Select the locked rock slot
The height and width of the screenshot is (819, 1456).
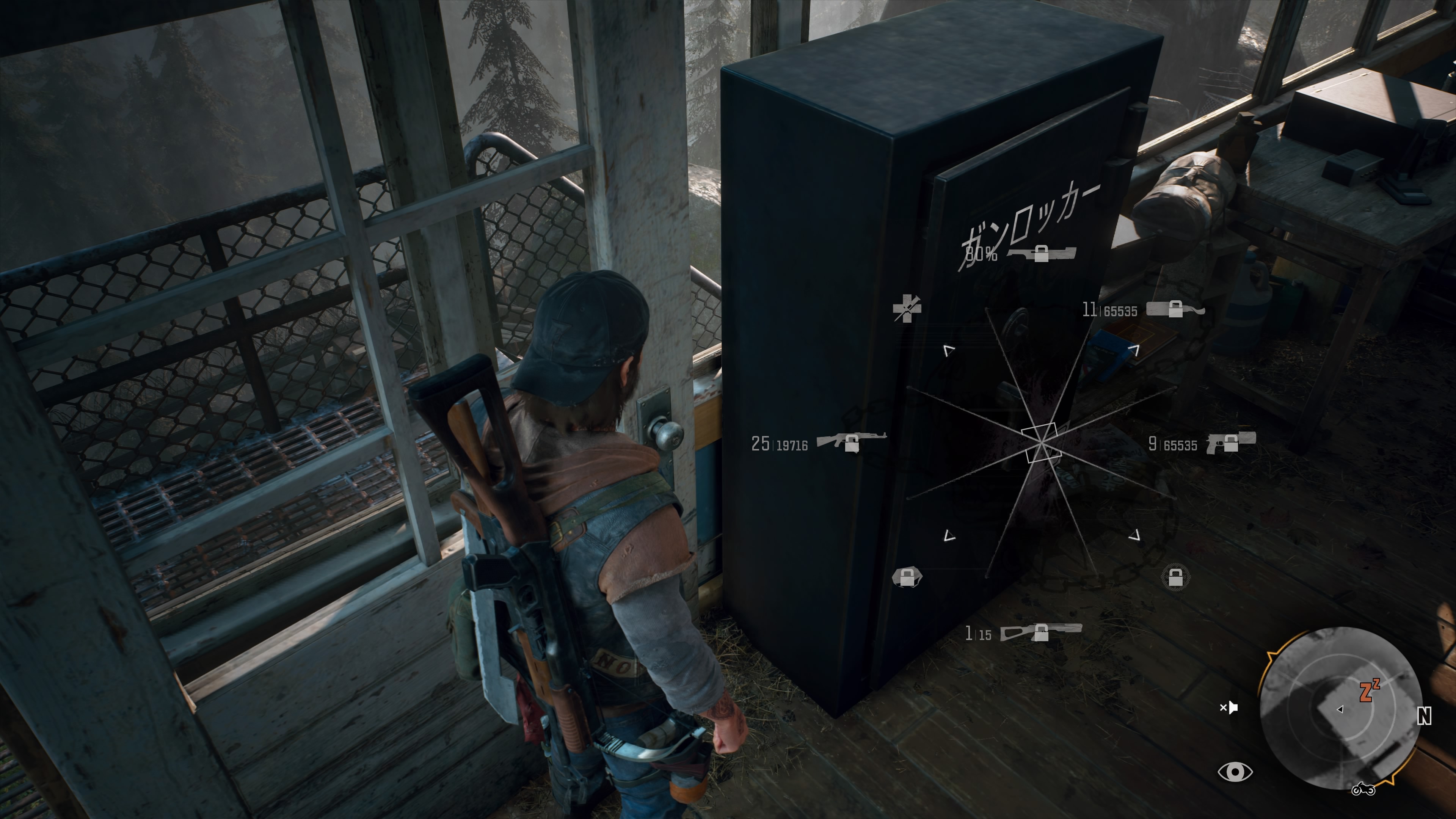[x=907, y=577]
